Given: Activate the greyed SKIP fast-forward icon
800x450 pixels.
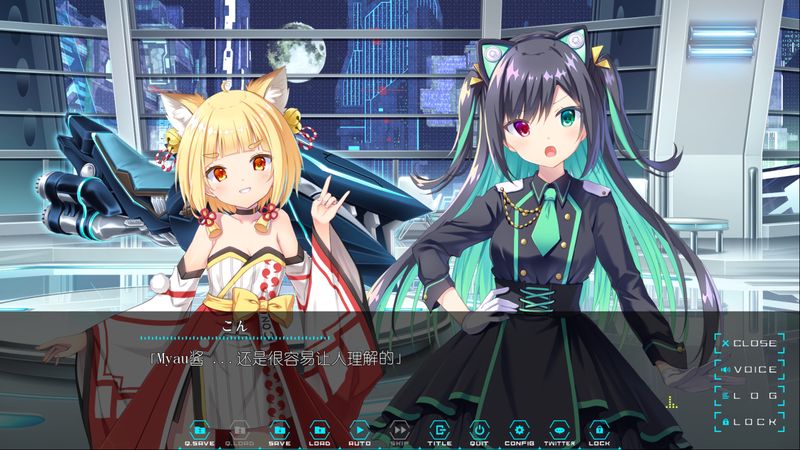Looking at the screenshot, I should [400, 430].
